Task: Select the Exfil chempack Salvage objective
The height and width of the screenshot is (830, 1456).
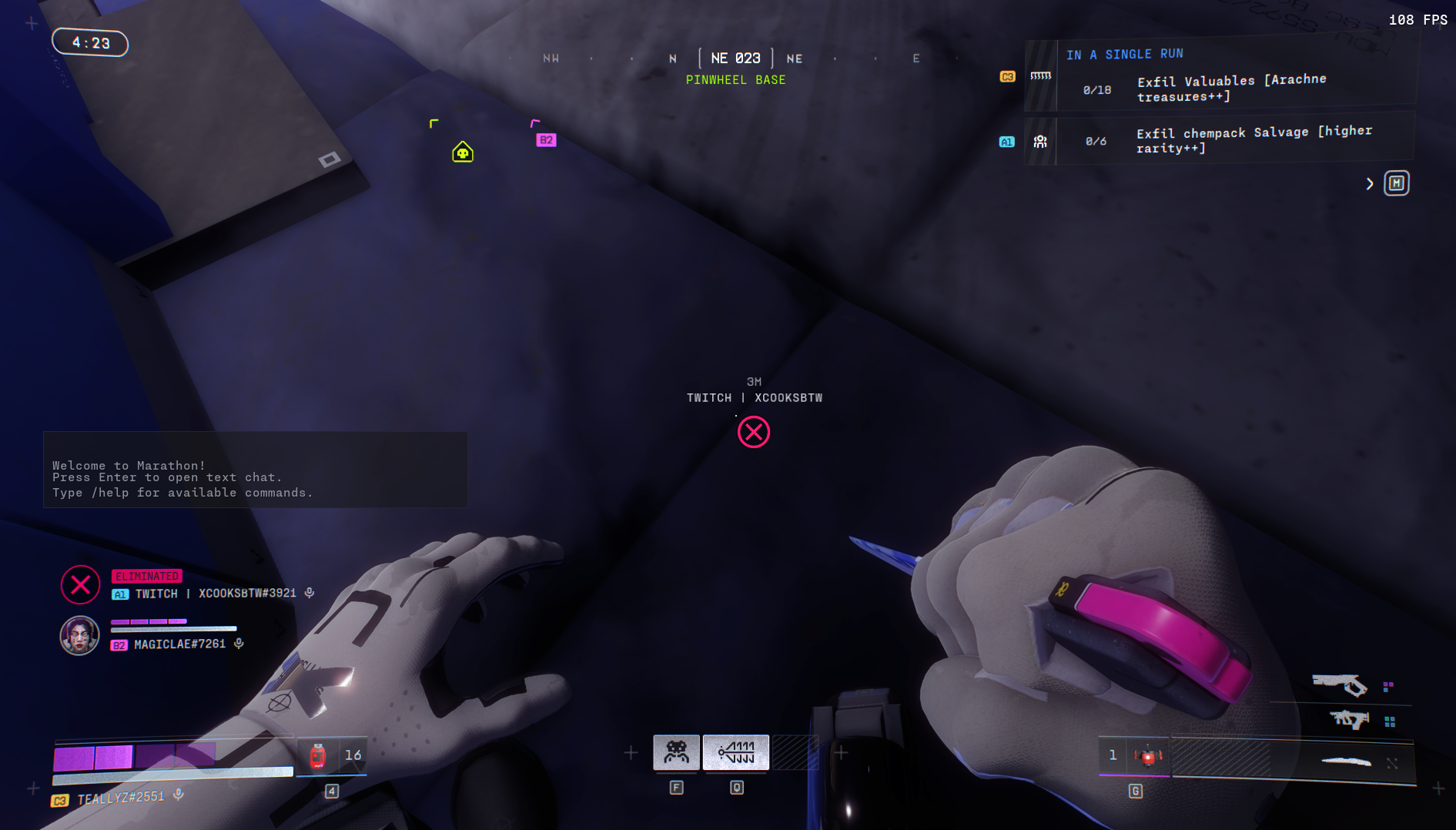Action: click(x=1253, y=139)
